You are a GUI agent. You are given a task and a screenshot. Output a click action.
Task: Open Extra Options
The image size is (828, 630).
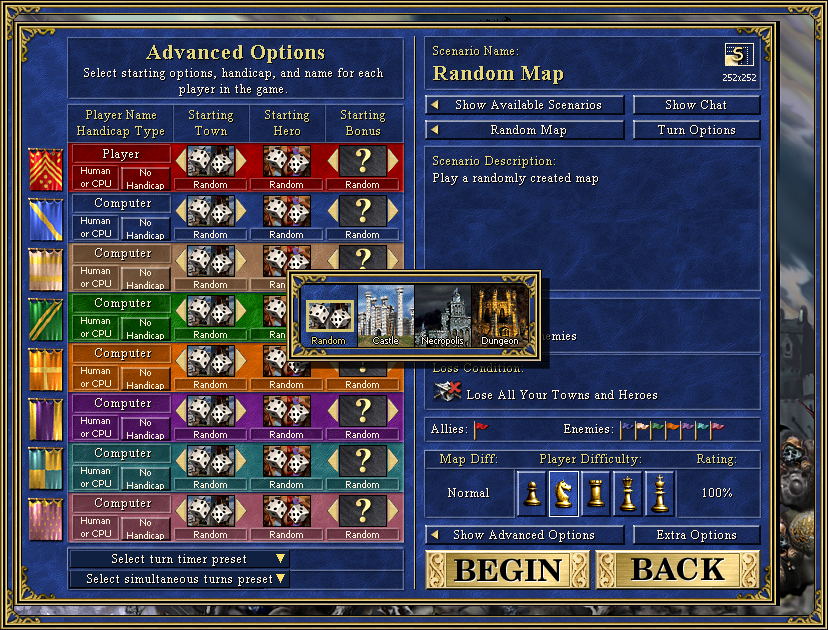(x=696, y=535)
